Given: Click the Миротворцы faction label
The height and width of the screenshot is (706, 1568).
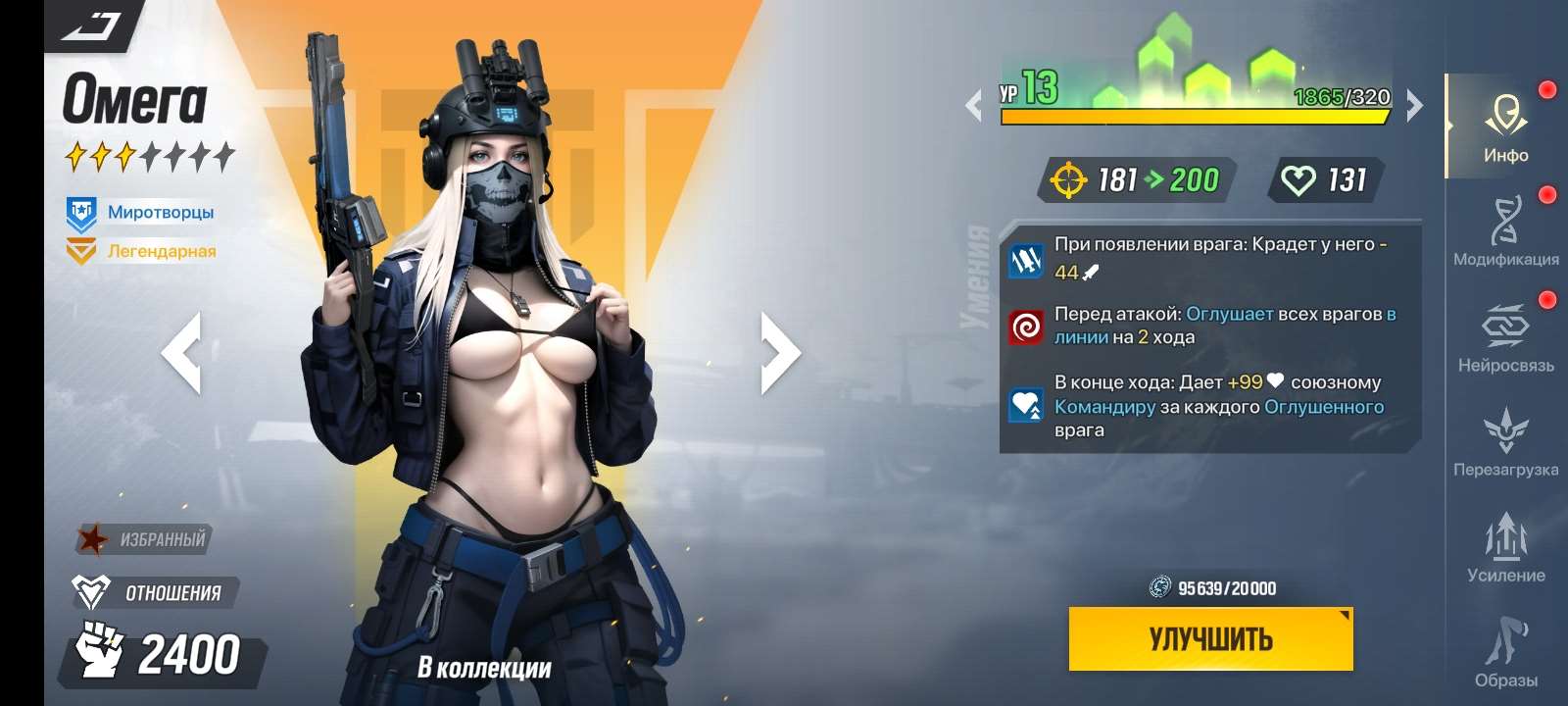Looking at the screenshot, I should (160, 211).
